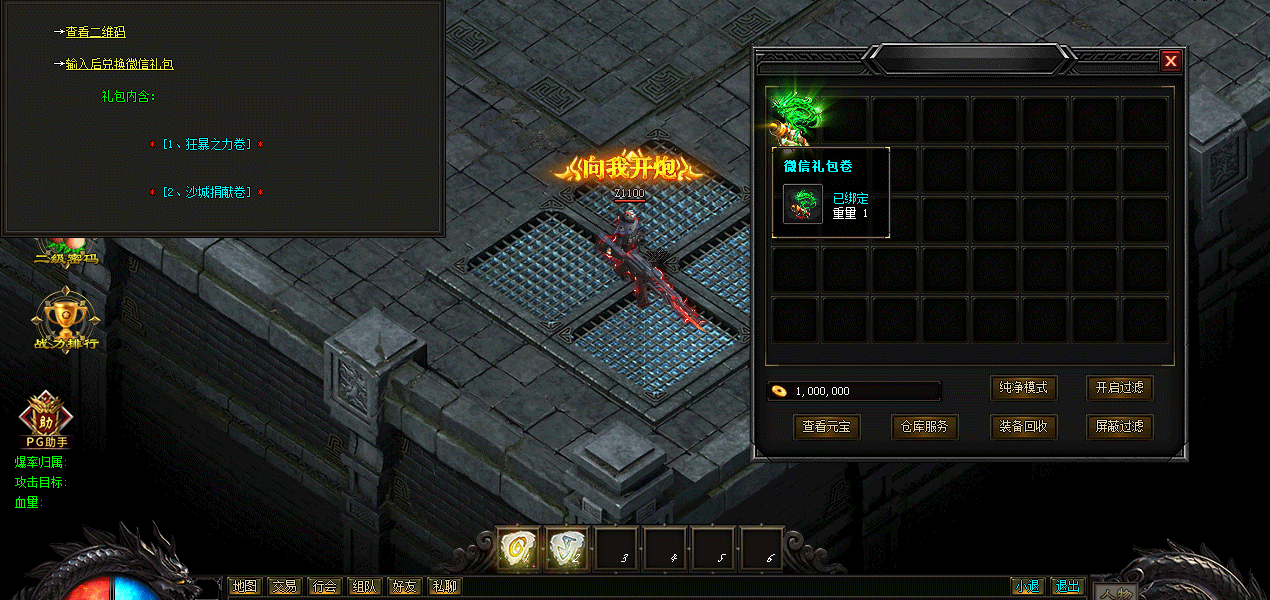The image size is (1270, 600).
Task: Open 查看元宝 in the inventory
Action: pos(826,427)
